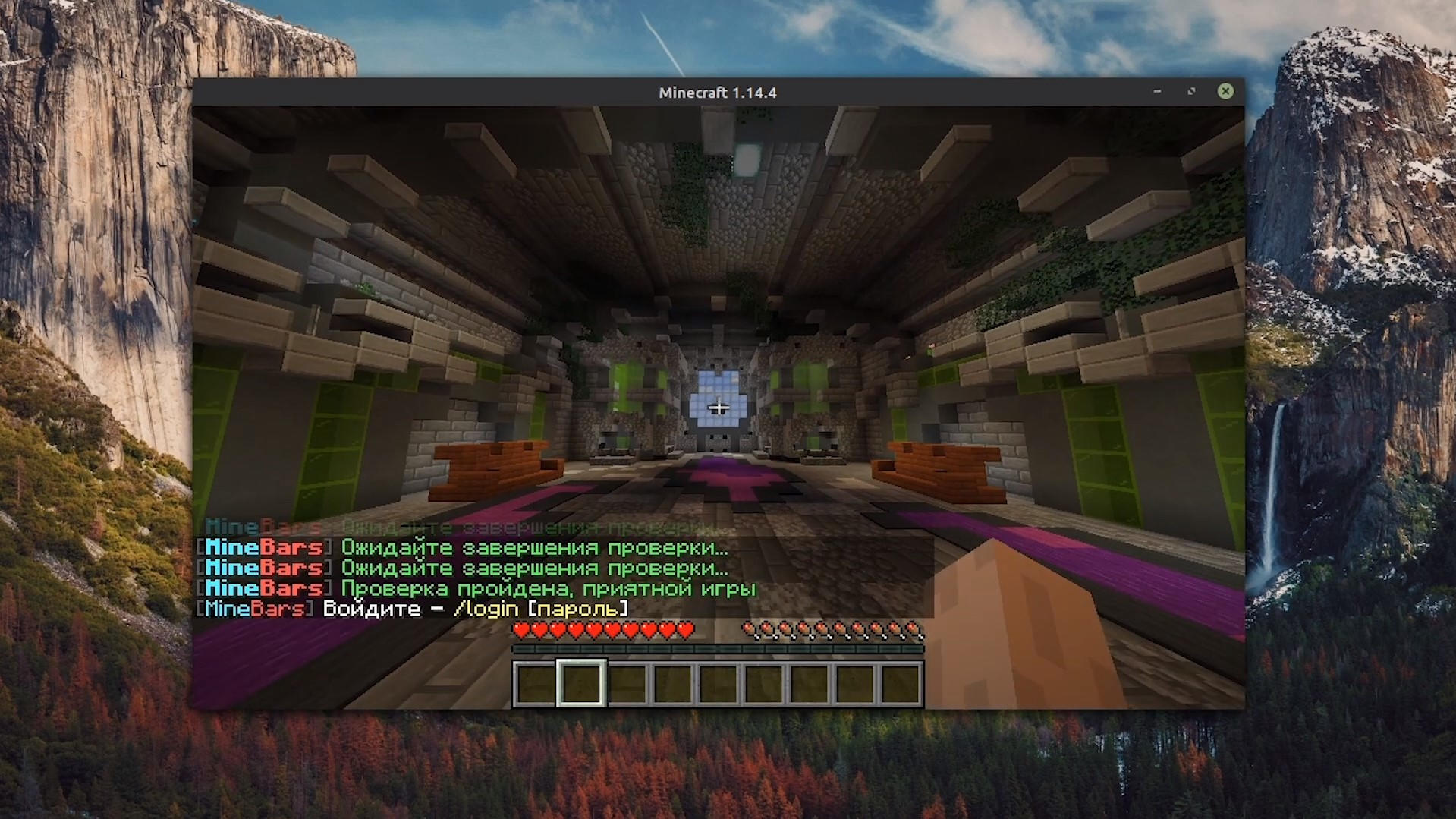Select the highlighted hotbar slot
Screen dimensions: 1456x819
click(581, 683)
